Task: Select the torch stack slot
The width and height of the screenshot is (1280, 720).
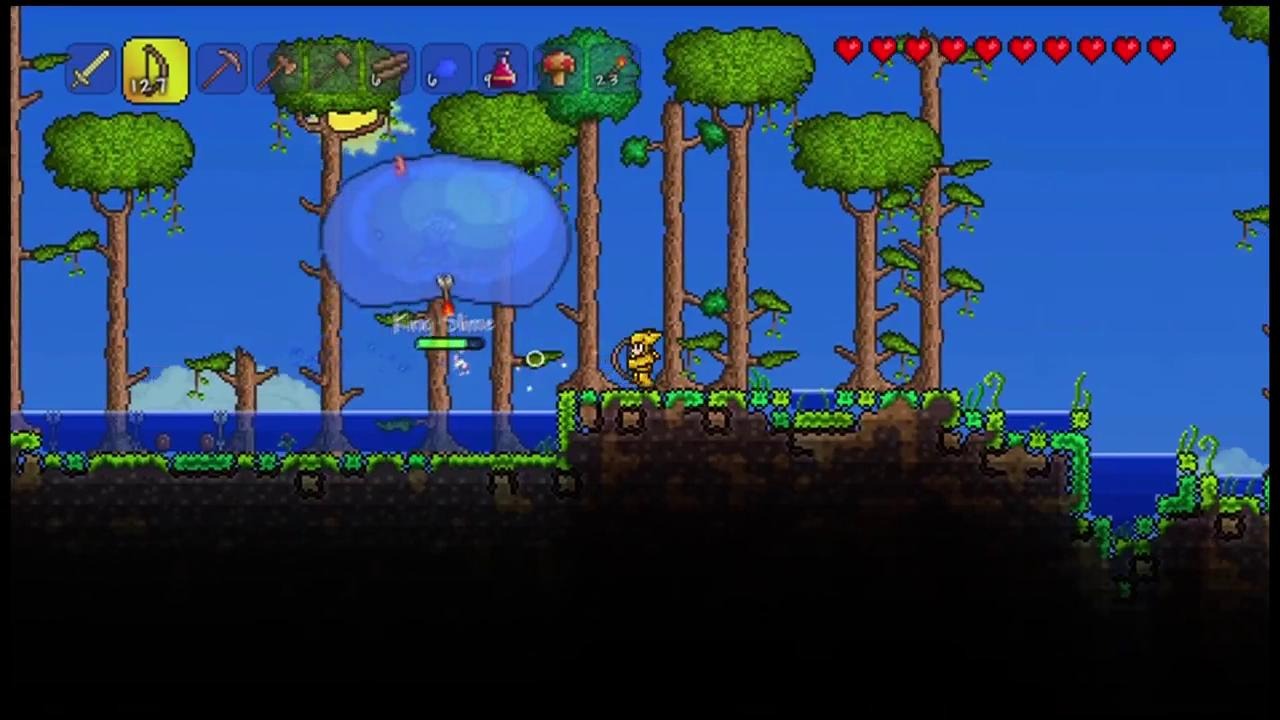Action: (613, 71)
